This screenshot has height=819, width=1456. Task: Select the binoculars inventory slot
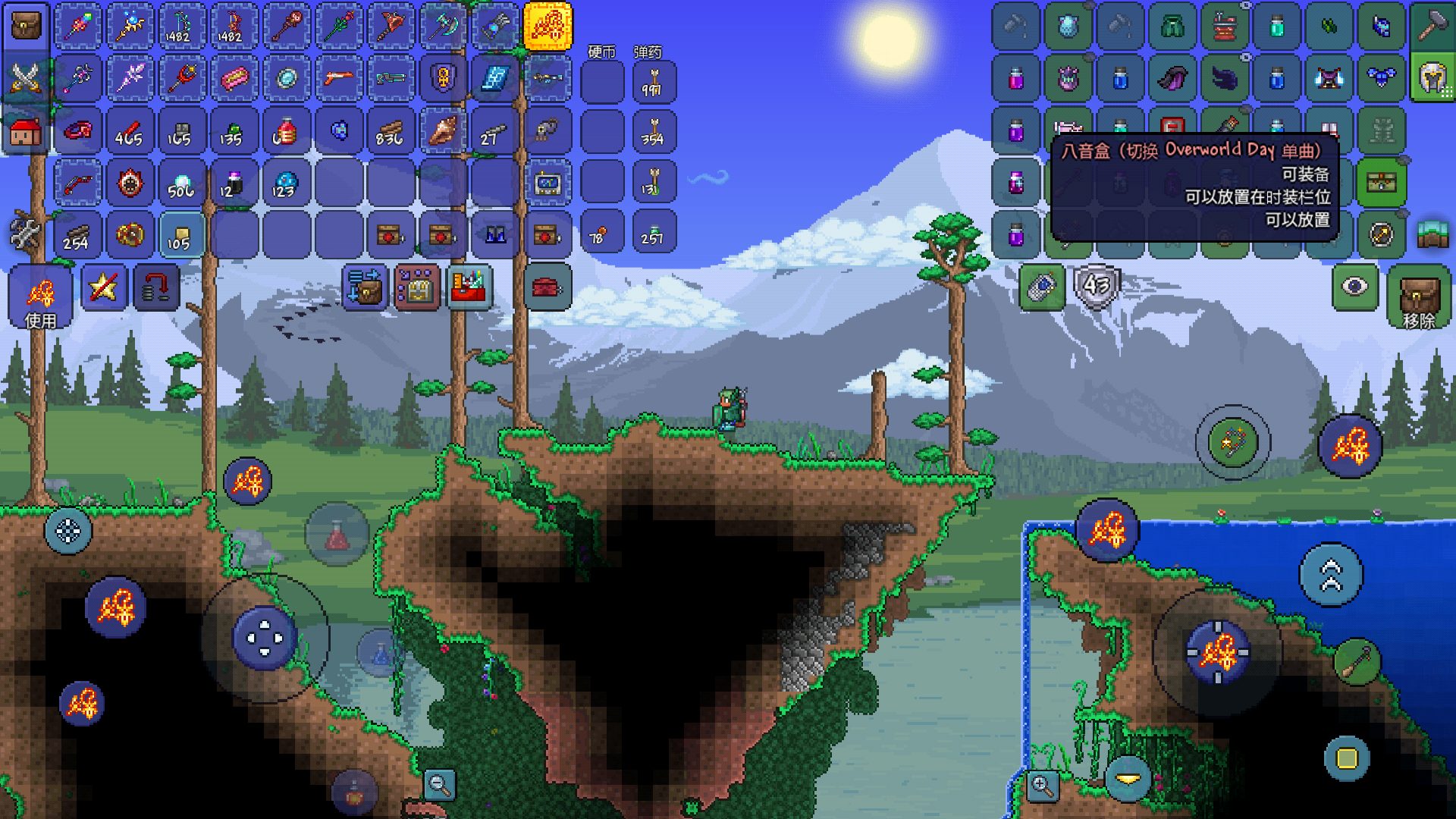click(495, 234)
